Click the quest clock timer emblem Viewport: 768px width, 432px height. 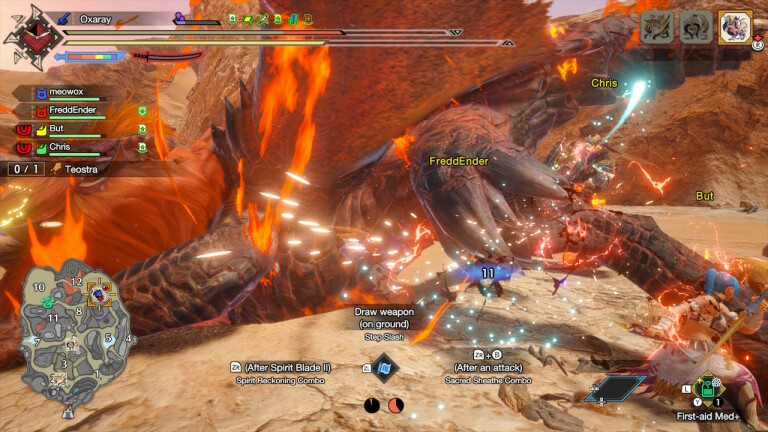pos(26,36)
